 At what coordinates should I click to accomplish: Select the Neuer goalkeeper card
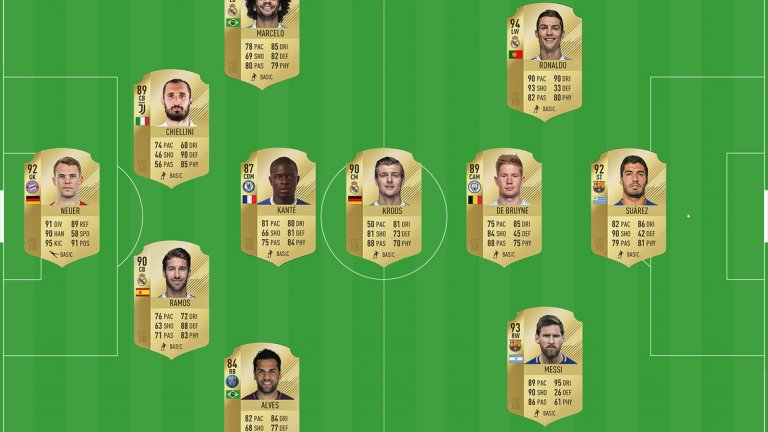click(x=62, y=207)
